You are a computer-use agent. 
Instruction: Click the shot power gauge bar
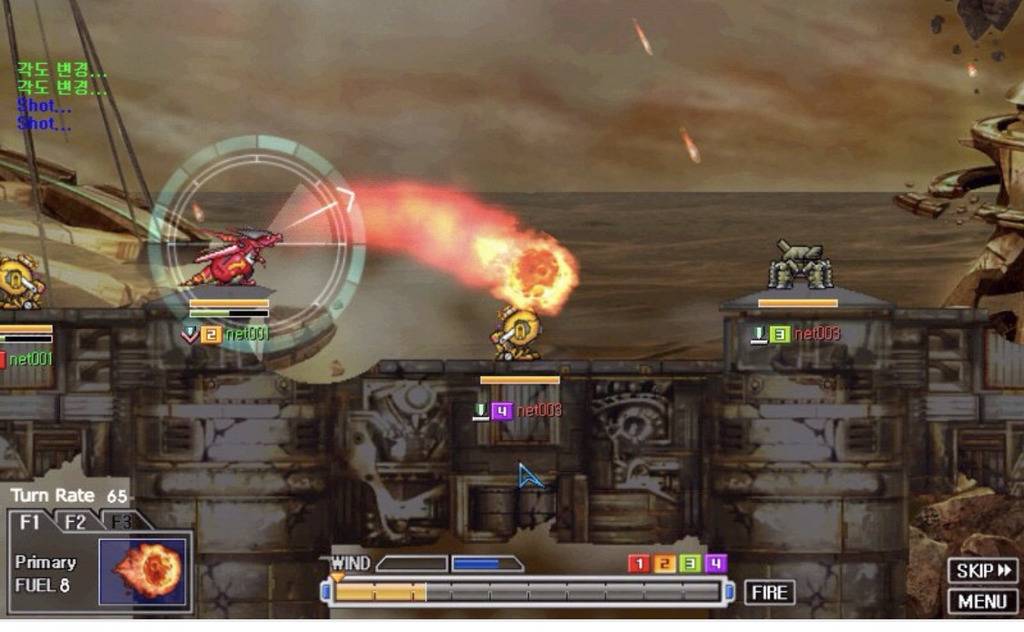(x=528, y=592)
